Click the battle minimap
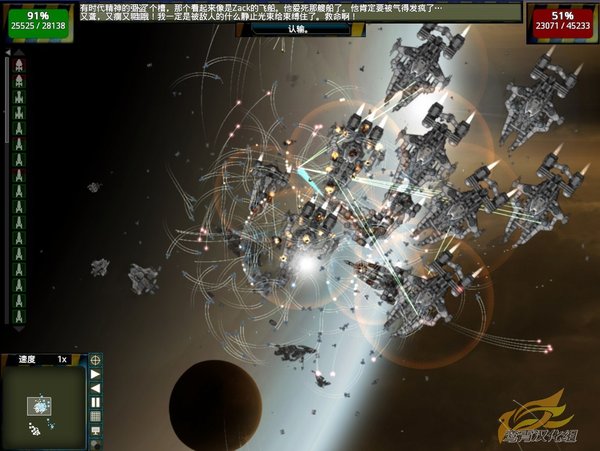The width and height of the screenshot is (600, 451). pyautogui.click(x=42, y=409)
